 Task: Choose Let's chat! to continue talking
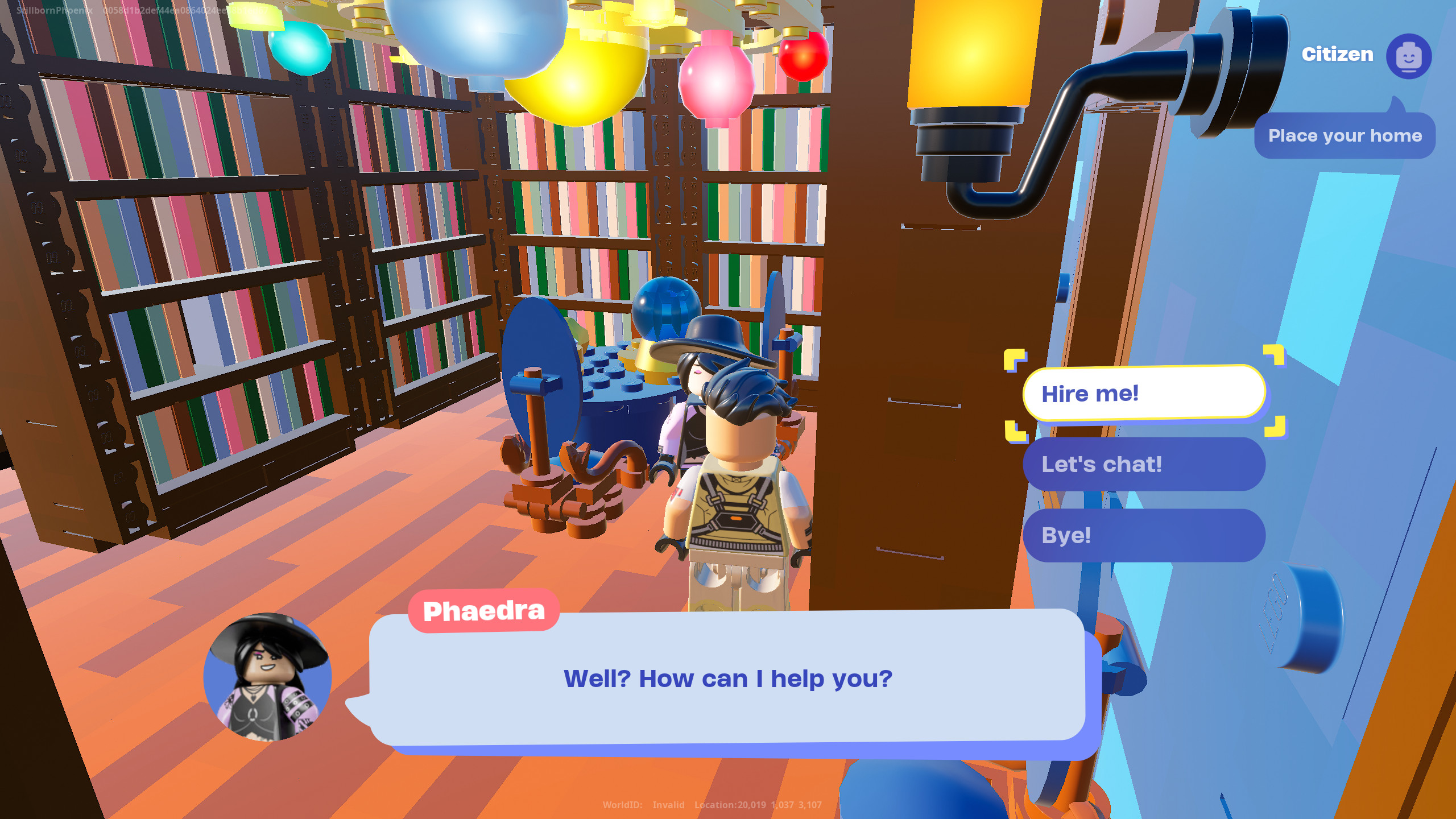(1144, 464)
